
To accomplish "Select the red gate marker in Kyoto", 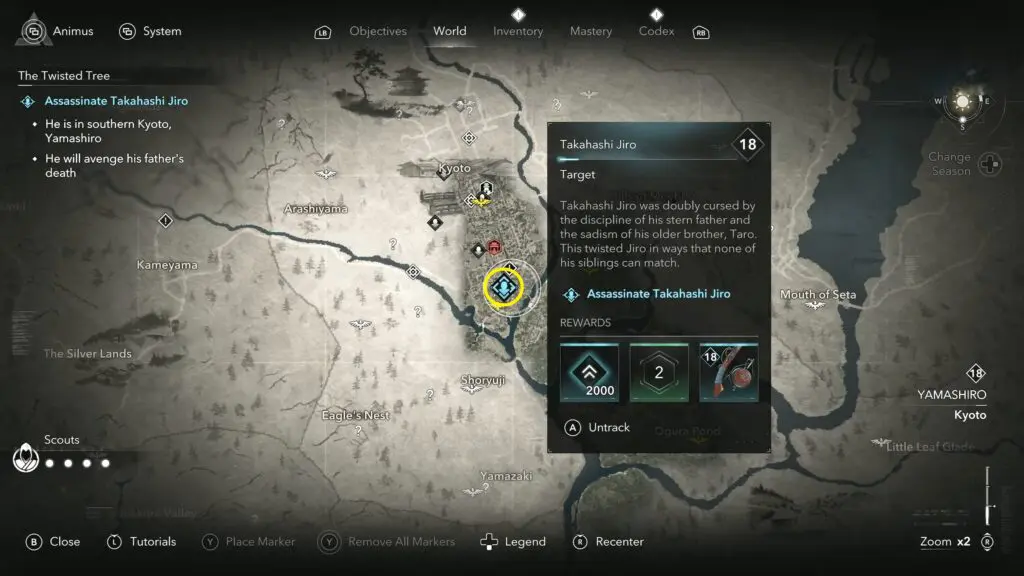I will click(x=494, y=247).
